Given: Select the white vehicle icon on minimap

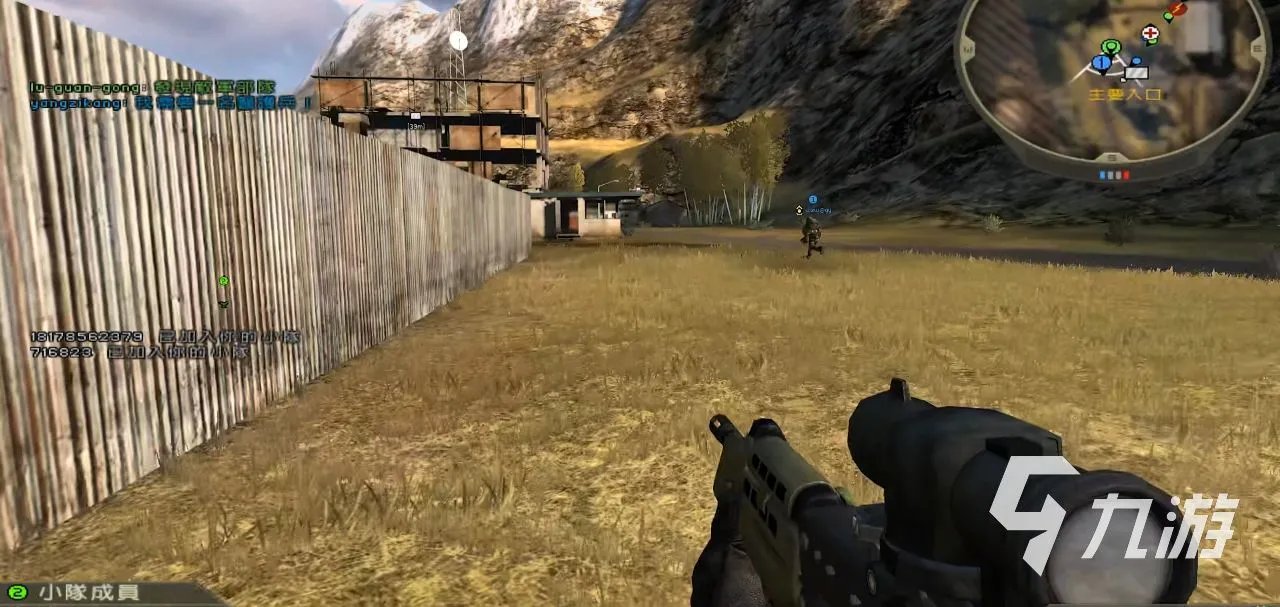Looking at the screenshot, I should 1136,72.
